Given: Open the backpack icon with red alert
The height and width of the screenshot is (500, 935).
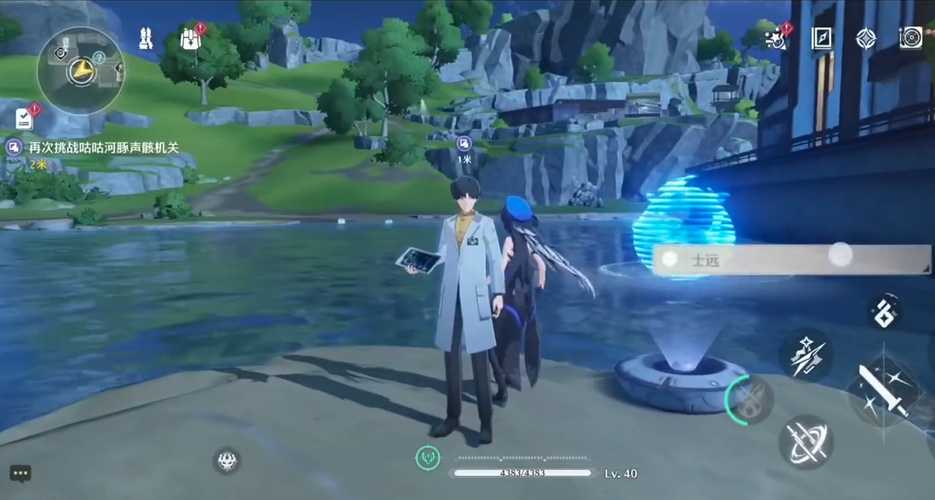Looking at the screenshot, I should click(x=191, y=39).
